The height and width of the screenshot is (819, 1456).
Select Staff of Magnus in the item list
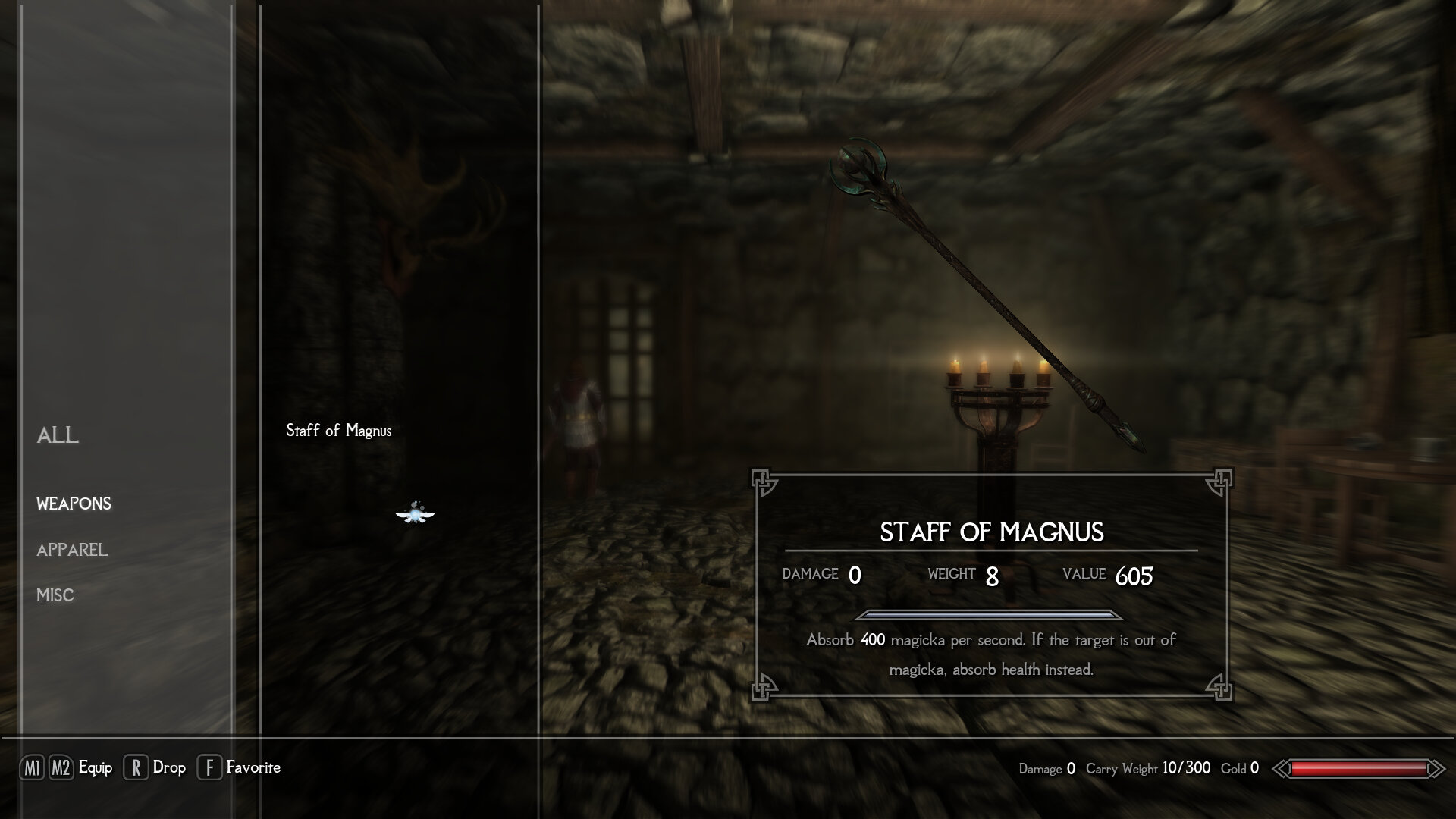pyautogui.click(x=338, y=431)
